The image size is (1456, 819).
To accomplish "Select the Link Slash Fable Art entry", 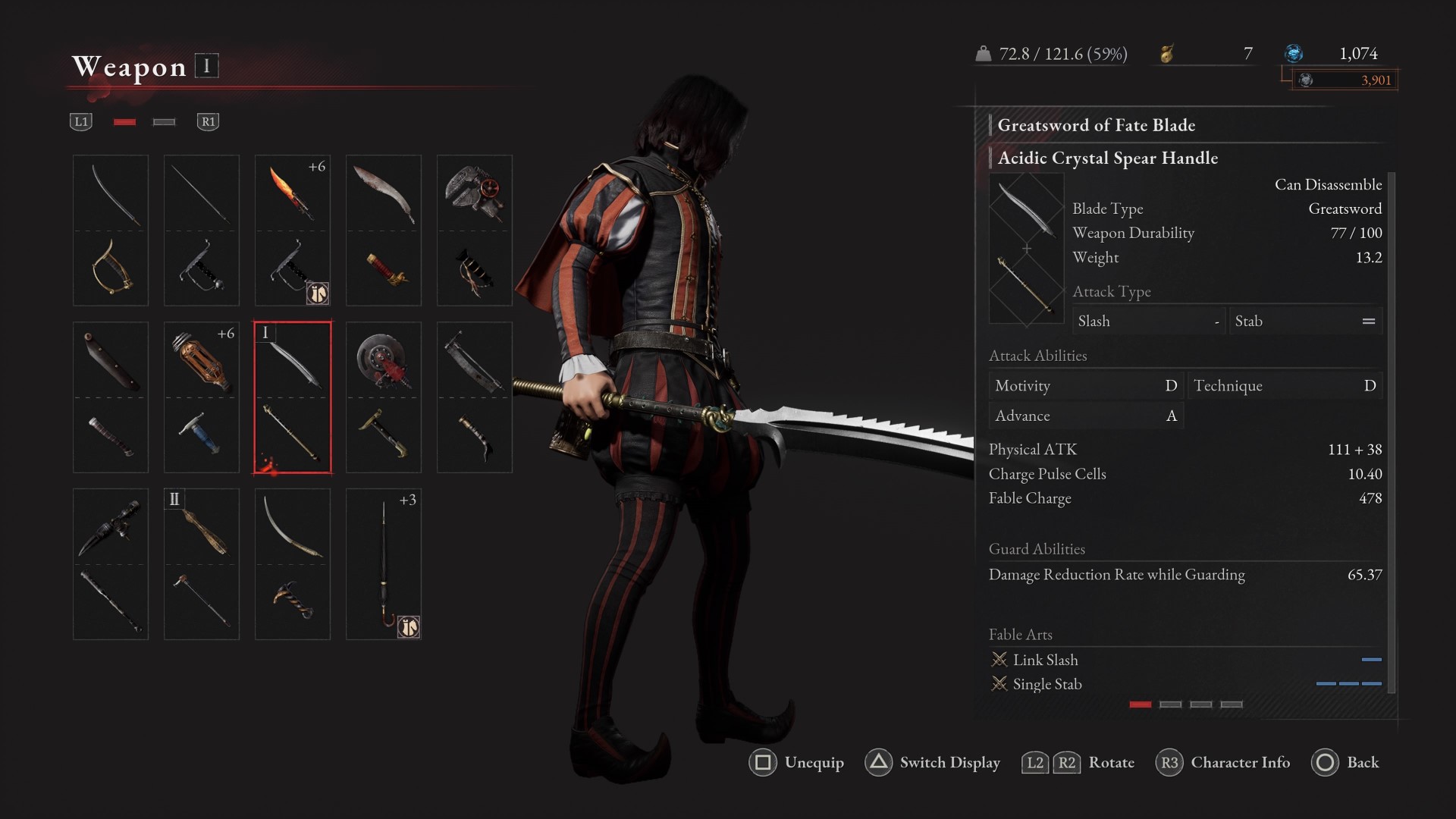I will tap(1047, 660).
